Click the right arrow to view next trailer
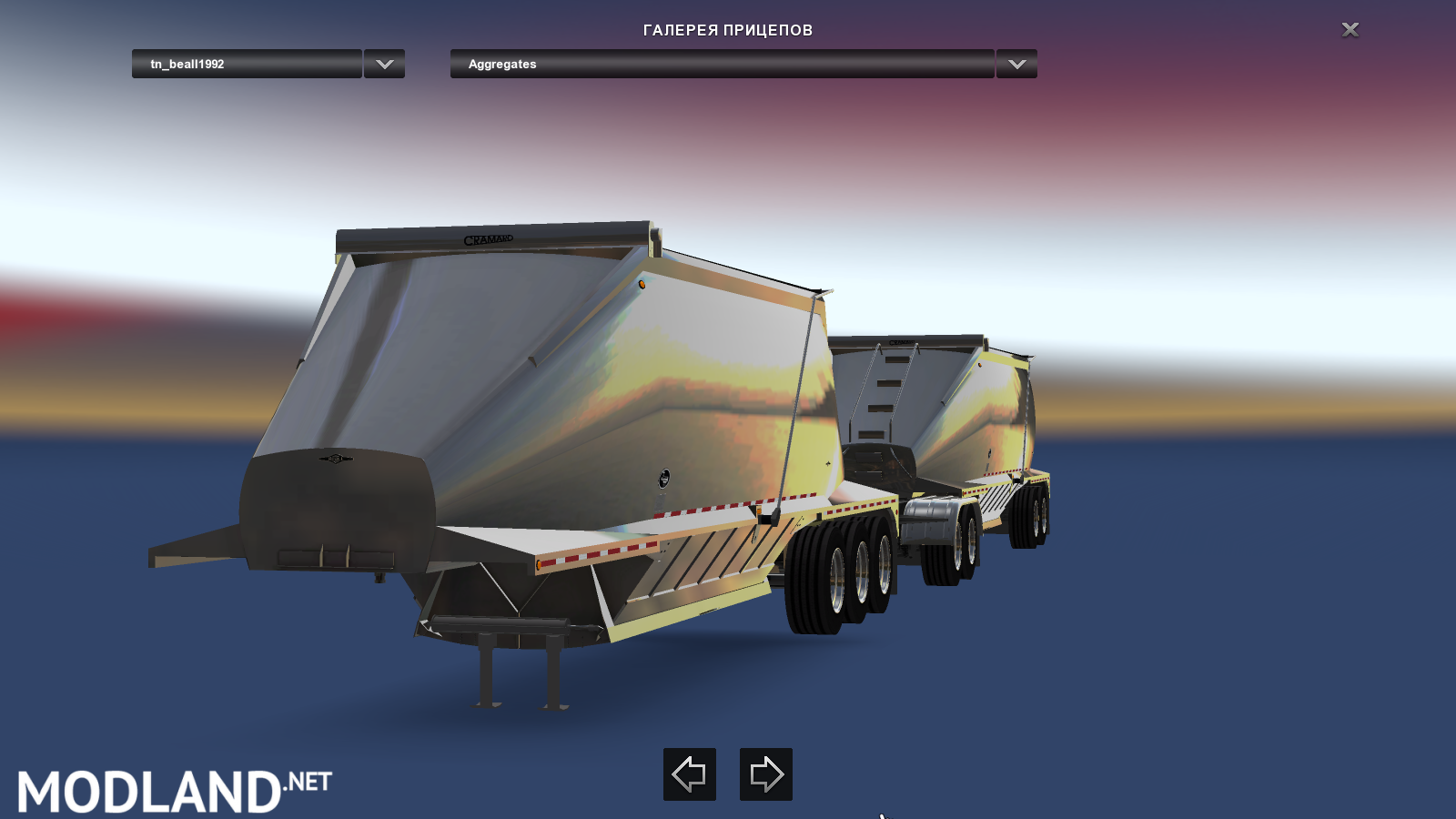Screen dimensions: 1456x819 pyautogui.click(x=767, y=774)
